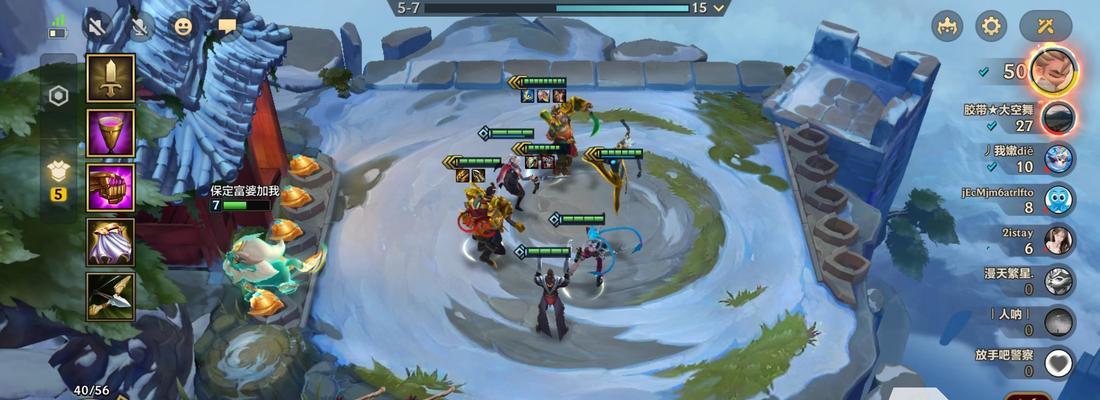Image resolution: width=1100 pixels, height=400 pixels.
Task: Open the hexagon panel tab on the left
Action: (x=59, y=96)
